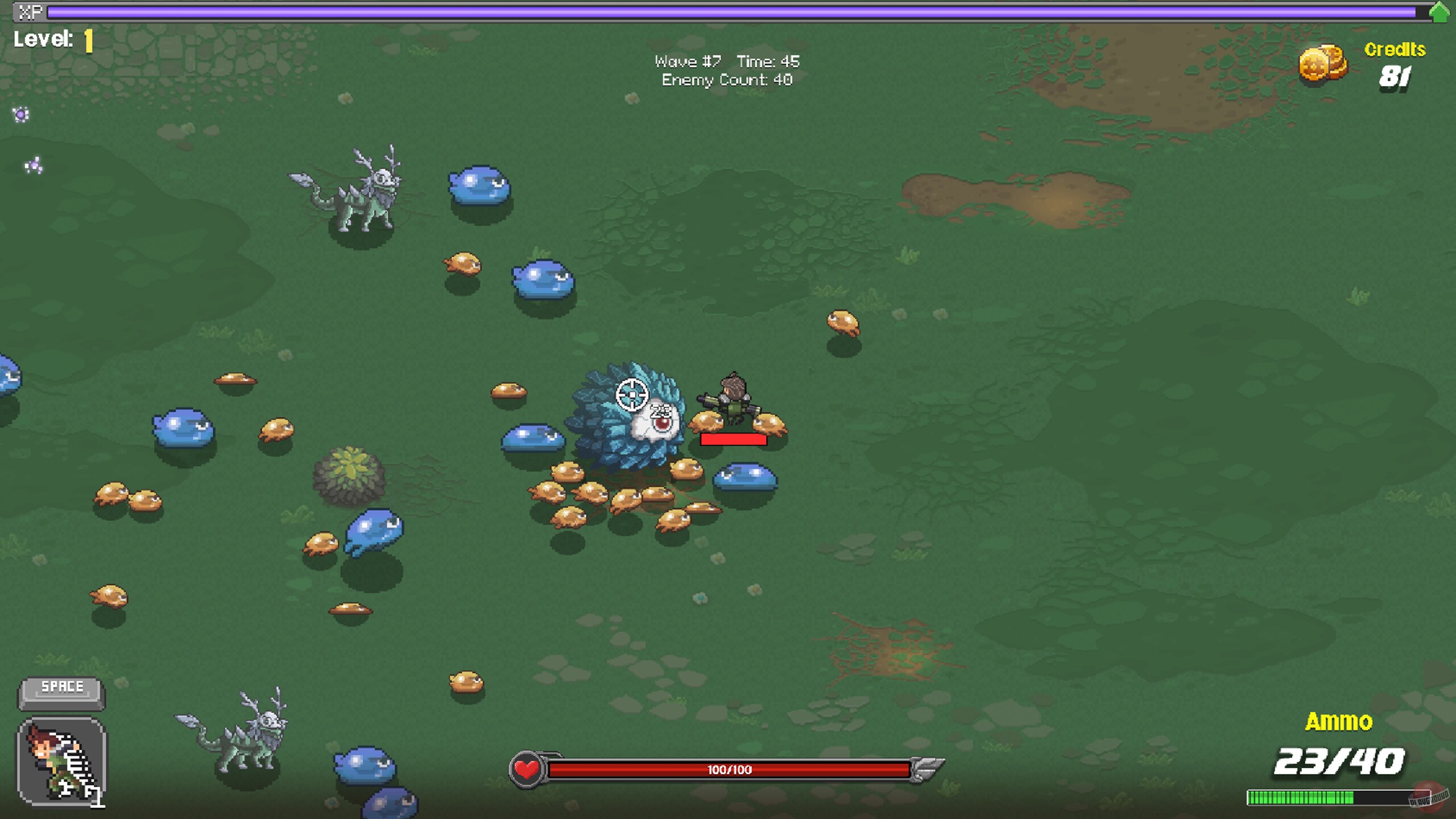1456x819 pixels.
Task: Click the Wave #7 header text
Action: coord(686,61)
